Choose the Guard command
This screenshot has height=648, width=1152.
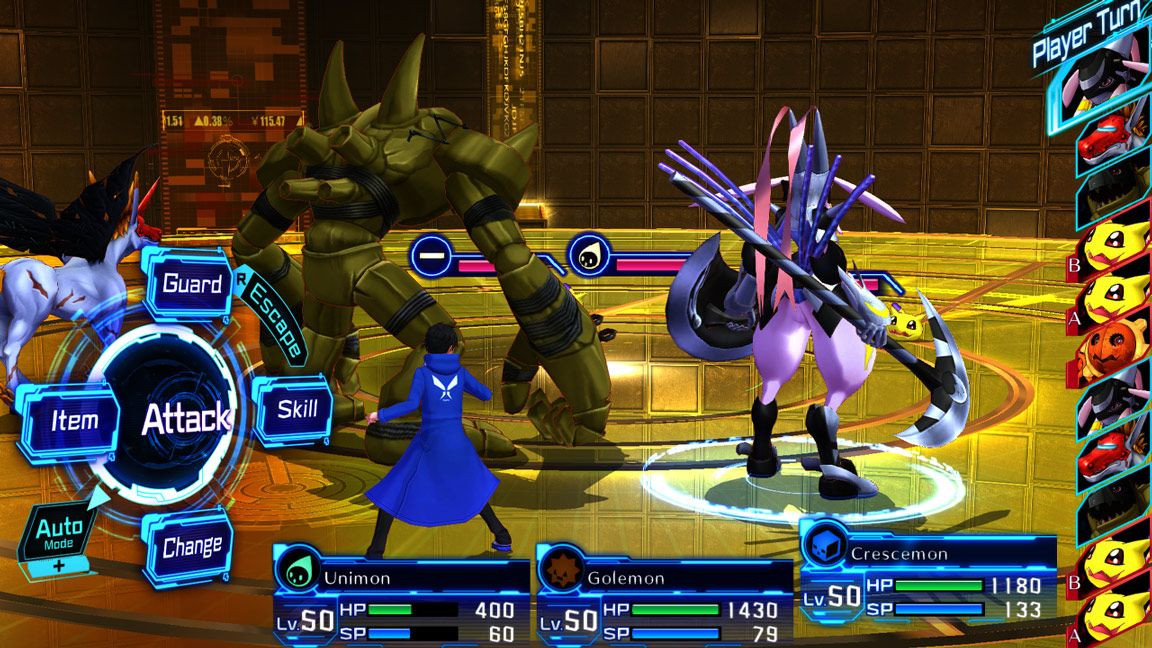(x=191, y=284)
